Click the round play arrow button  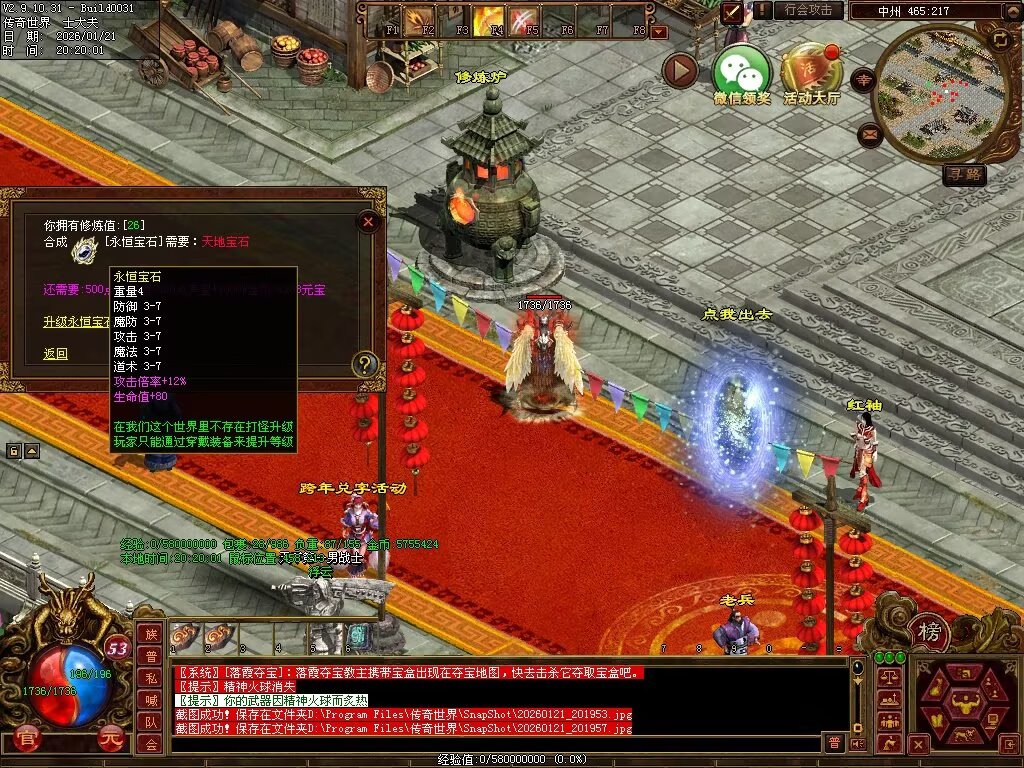[680, 70]
